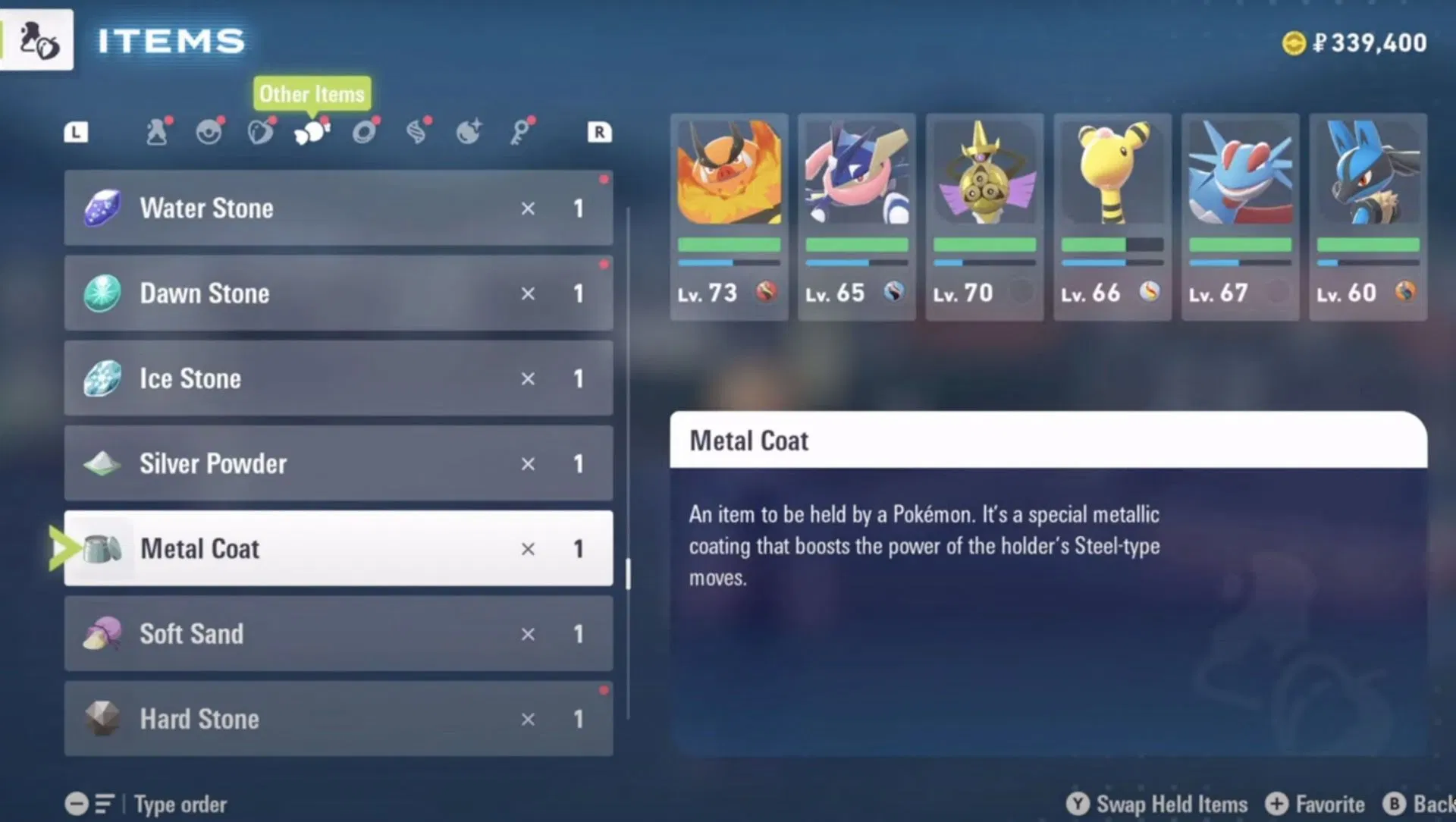Image resolution: width=1456 pixels, height=822 pixels.
Task: Open the Poké Ball category tab
Action: tap(209, 132)
